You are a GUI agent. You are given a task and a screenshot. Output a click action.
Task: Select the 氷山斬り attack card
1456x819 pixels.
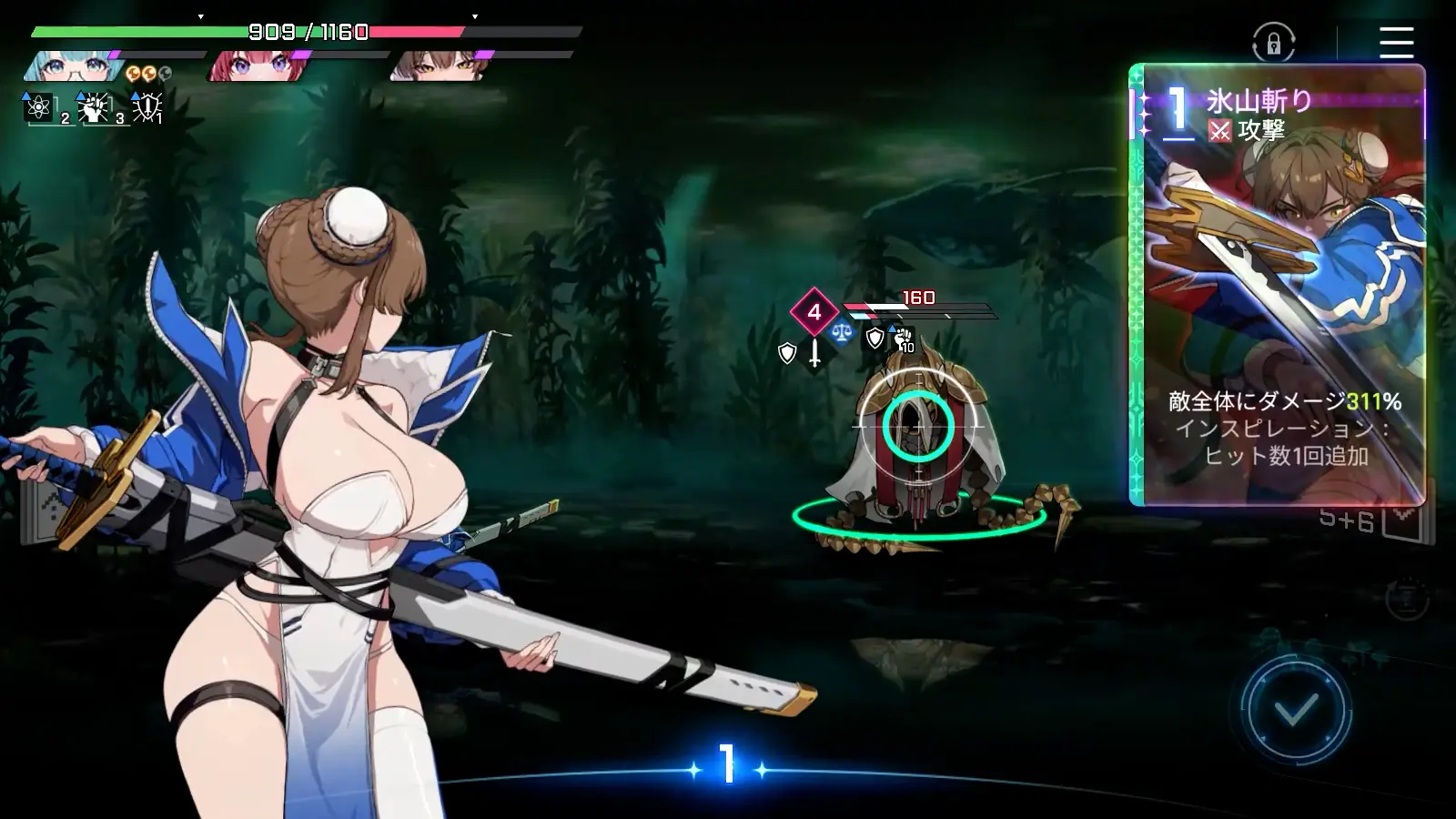tap(1277, 284)
